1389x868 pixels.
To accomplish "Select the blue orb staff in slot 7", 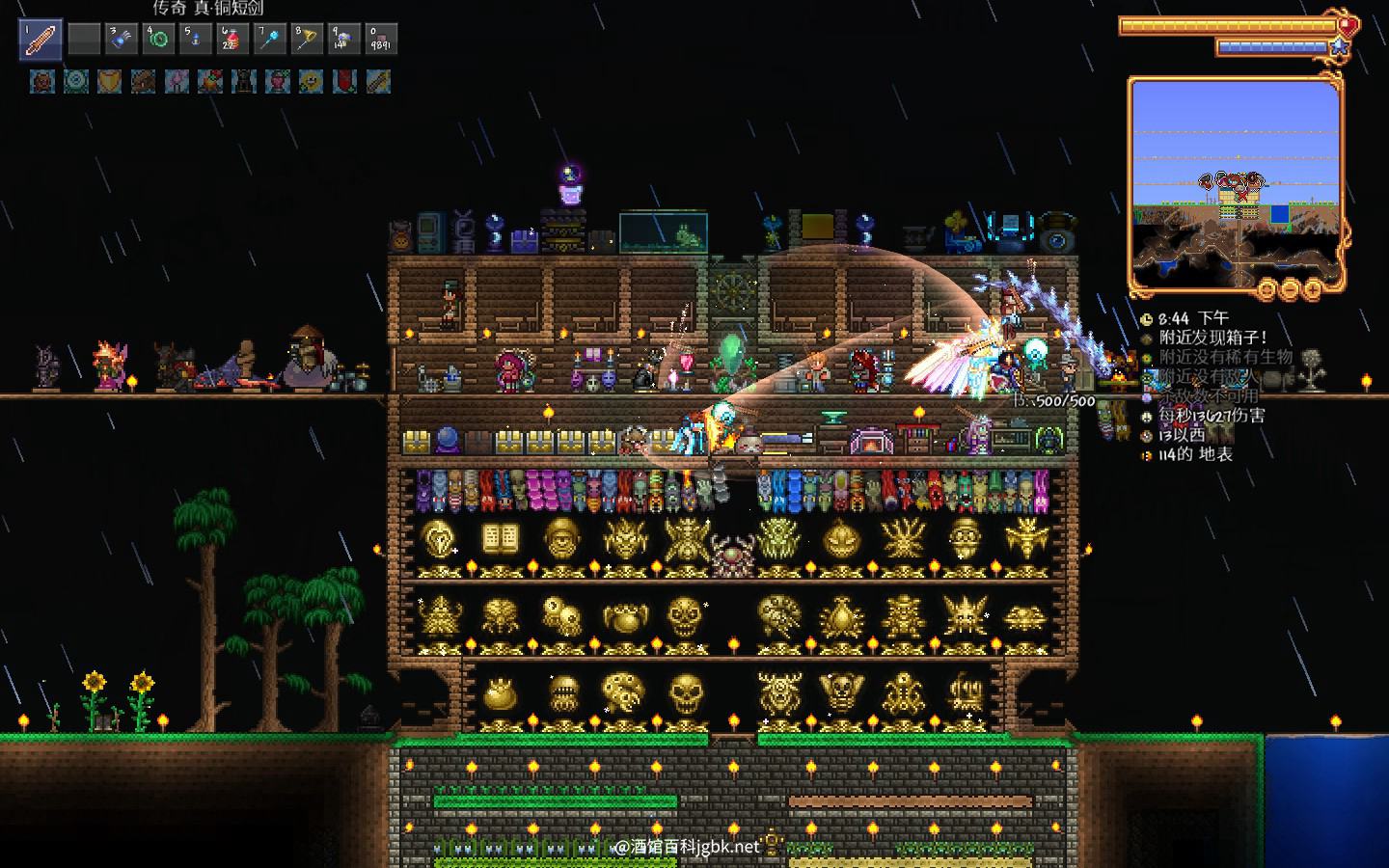I will pos(270,40).
